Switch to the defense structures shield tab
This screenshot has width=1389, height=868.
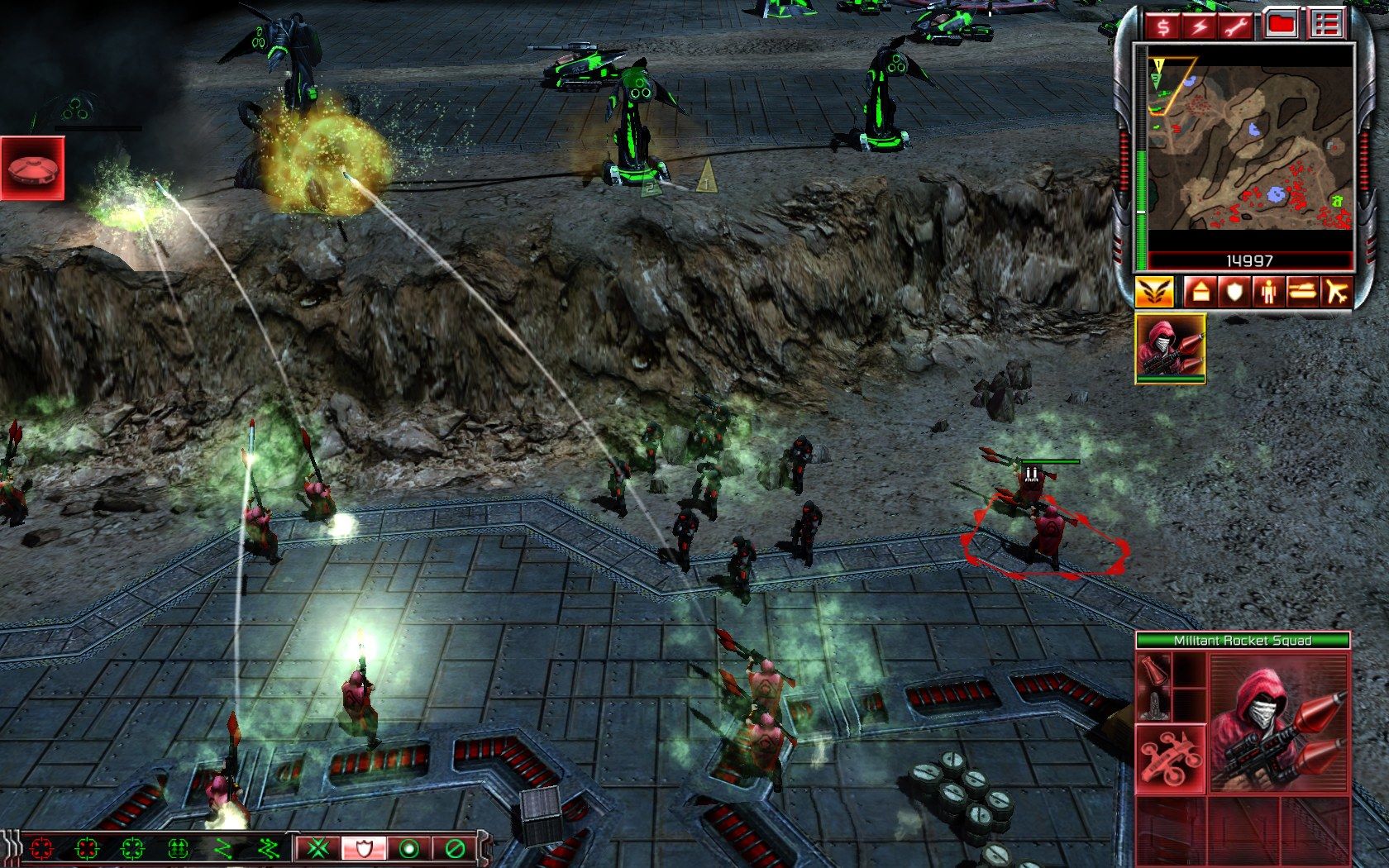click(1234, 292)
